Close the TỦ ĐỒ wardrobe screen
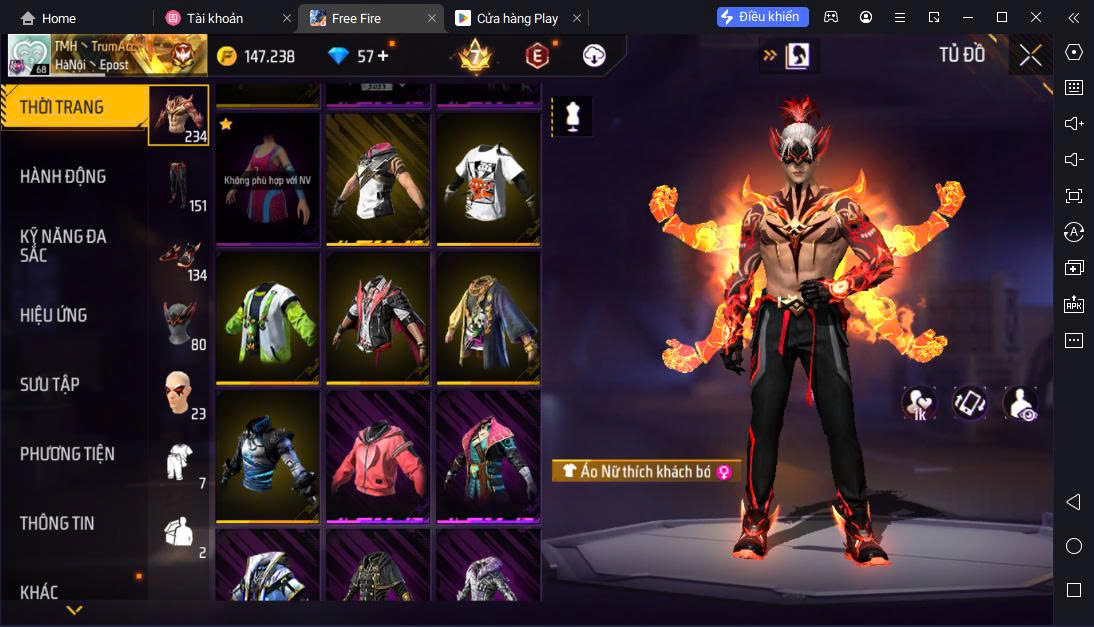Viewport: 1094px width, 627px height. pos(1030,55)
